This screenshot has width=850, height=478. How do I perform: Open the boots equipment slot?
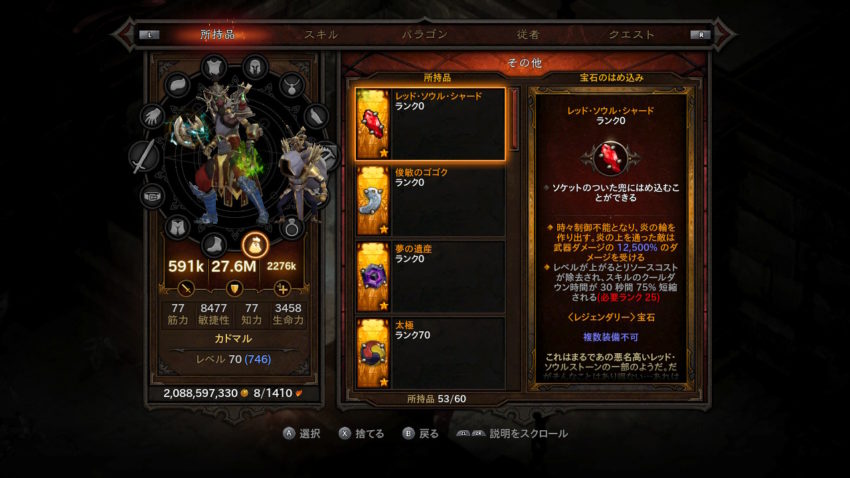point(215,244)
